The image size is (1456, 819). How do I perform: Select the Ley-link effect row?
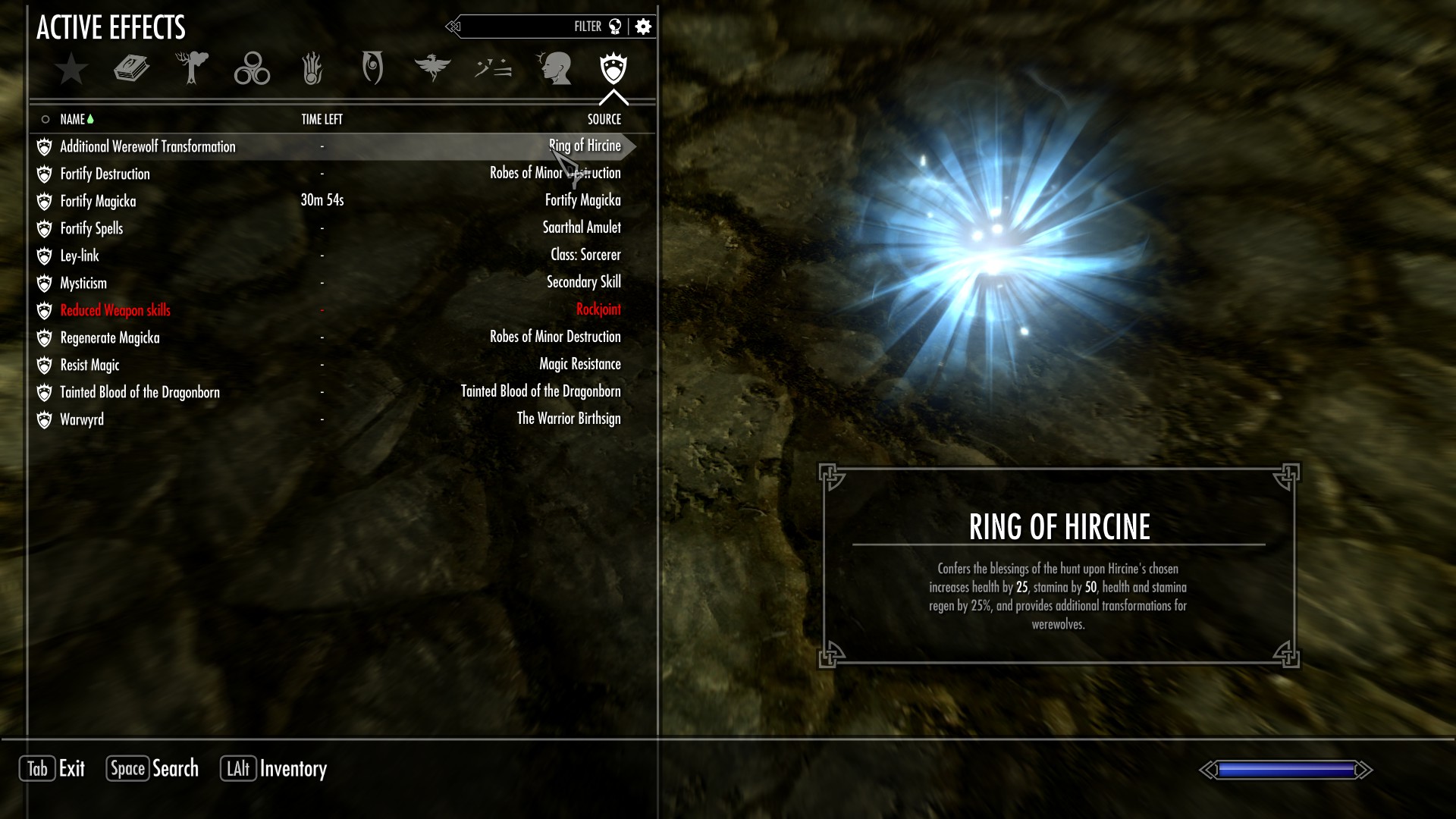point(80,256)
